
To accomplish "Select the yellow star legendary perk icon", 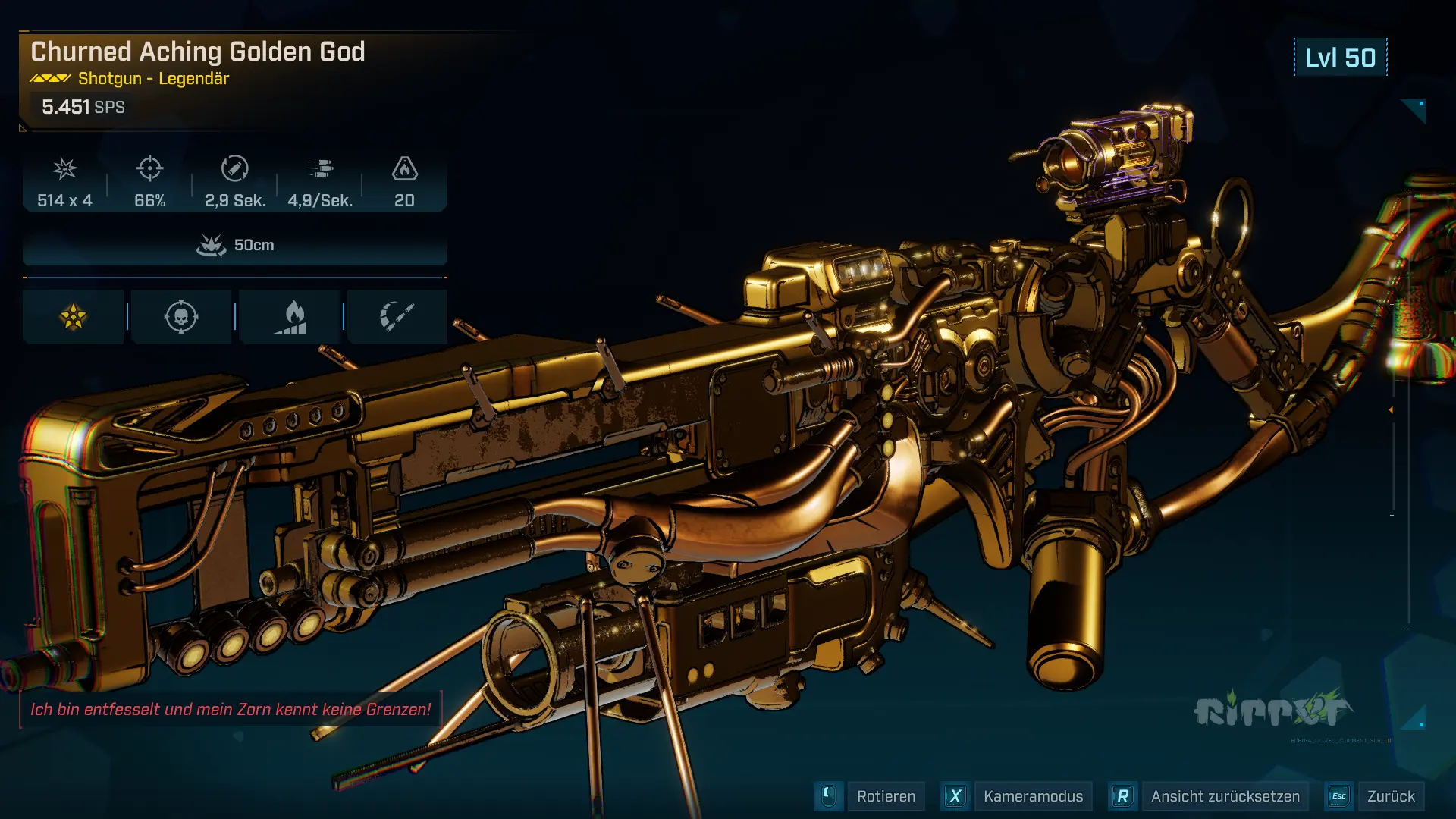I will pos(74,317).
